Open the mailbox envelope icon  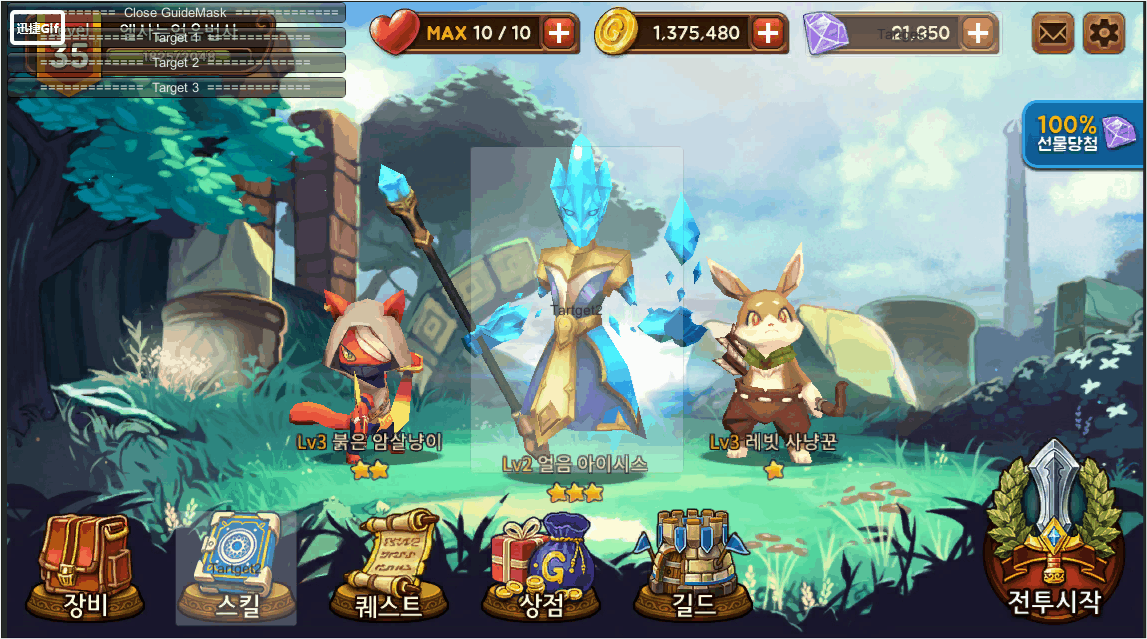(x=1052, y=34)
